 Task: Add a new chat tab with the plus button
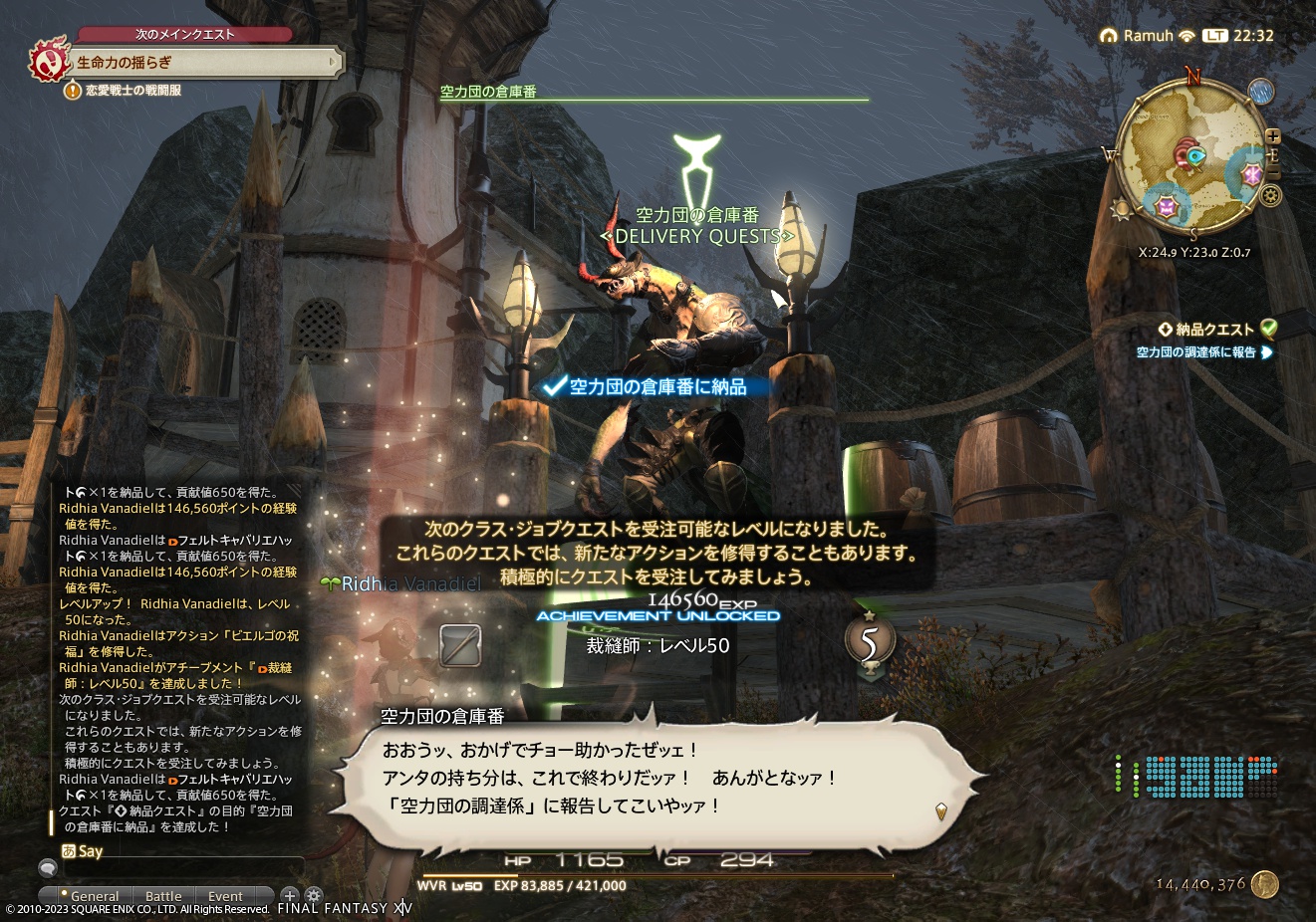click(289, 896)
